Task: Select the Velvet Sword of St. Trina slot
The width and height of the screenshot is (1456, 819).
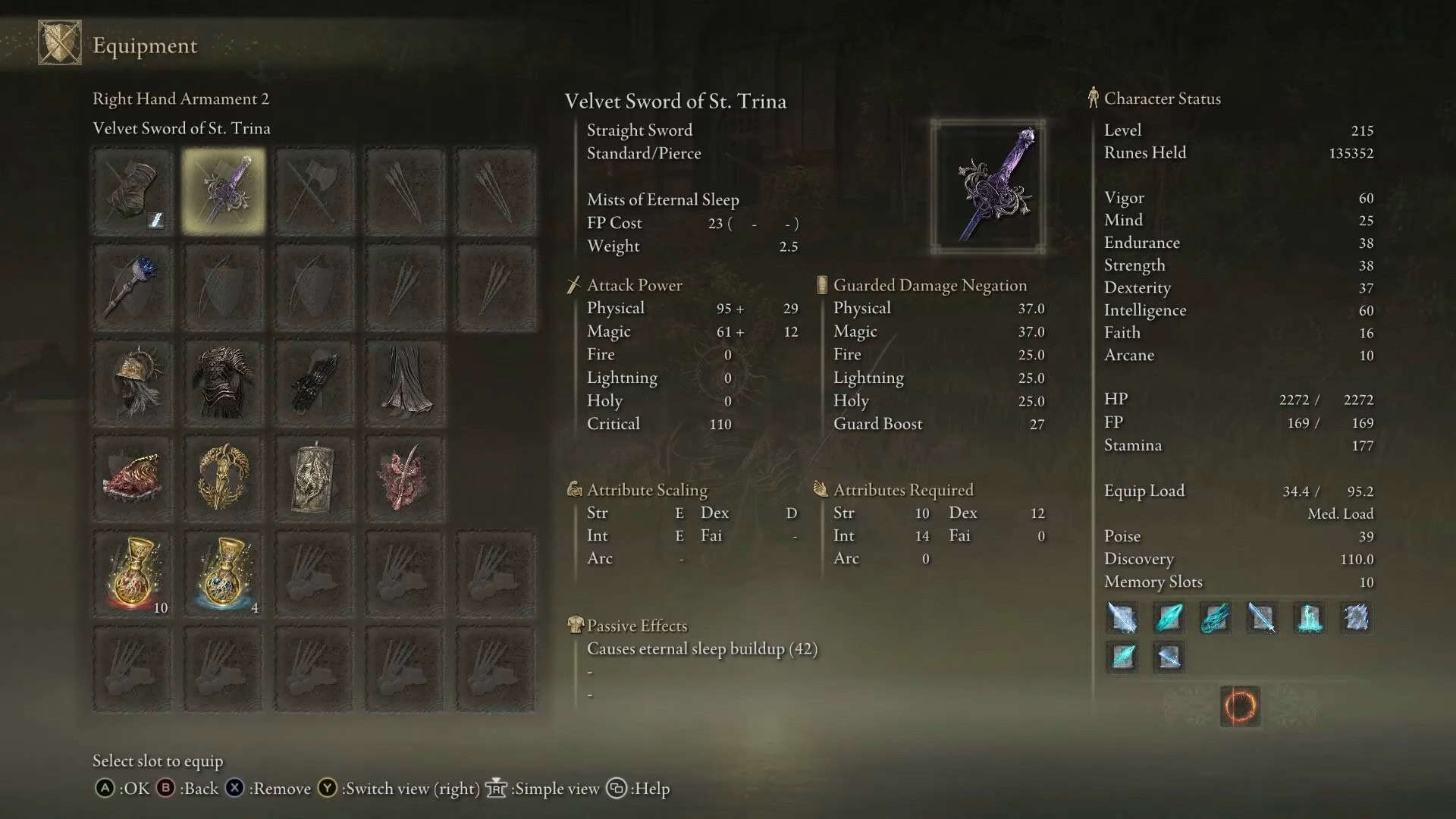Action: pyautogui.click(x=224, y=190)
